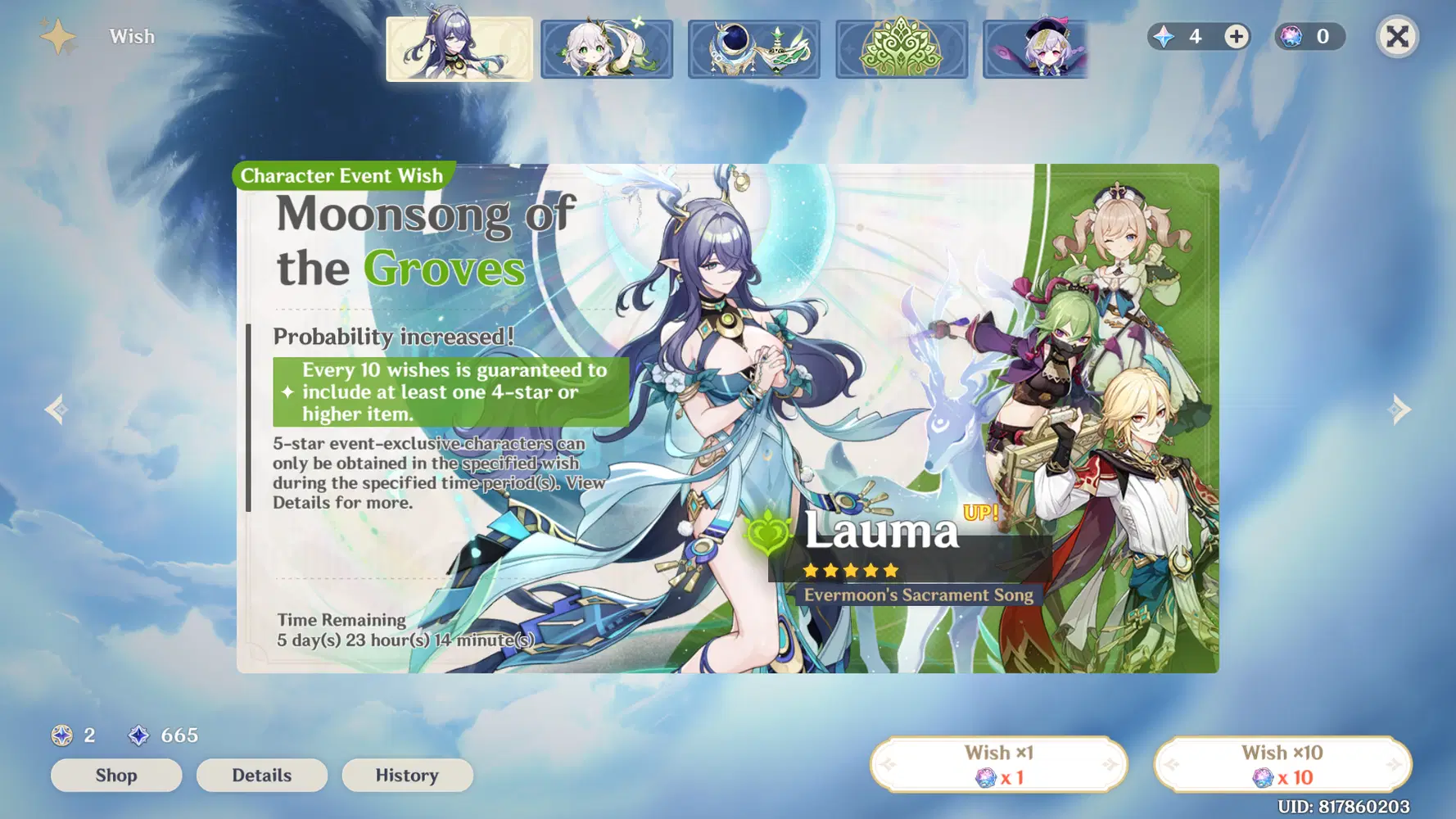Viewport: 1456px width, 819px height.
Task: Open the wish History page
Action: [407, 775]
